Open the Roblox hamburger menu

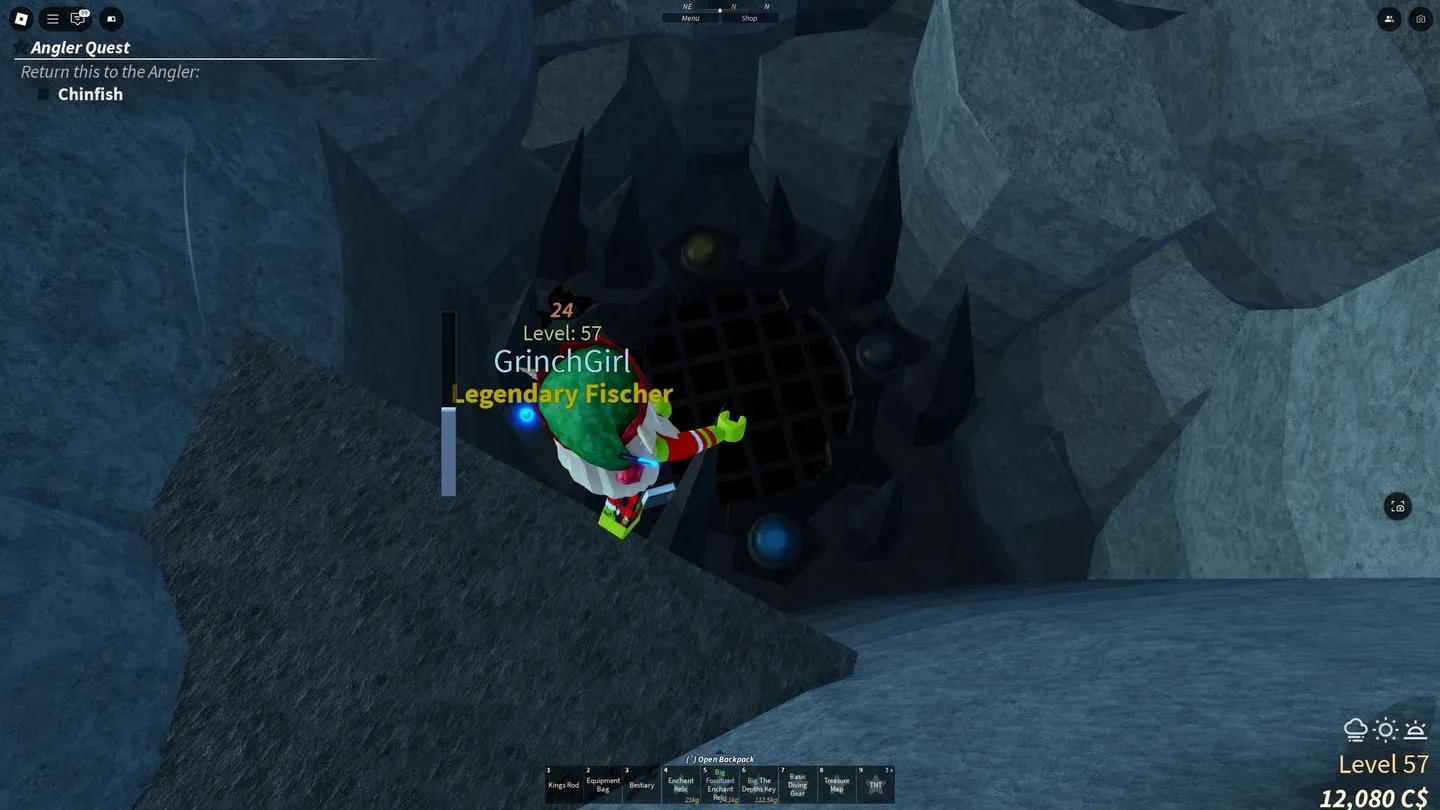tap(52, 18)
